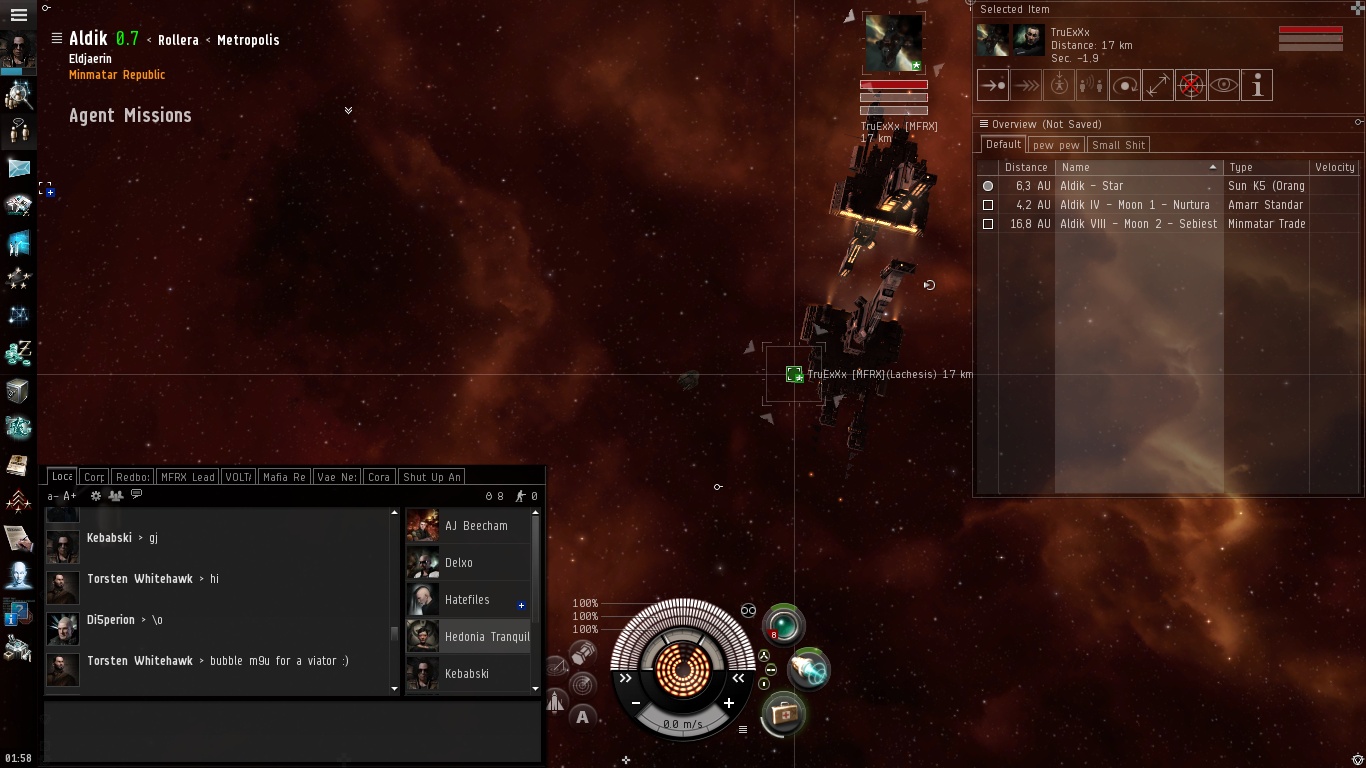Switch to the MFRX Lead chat tab

(x=188, y=477)
